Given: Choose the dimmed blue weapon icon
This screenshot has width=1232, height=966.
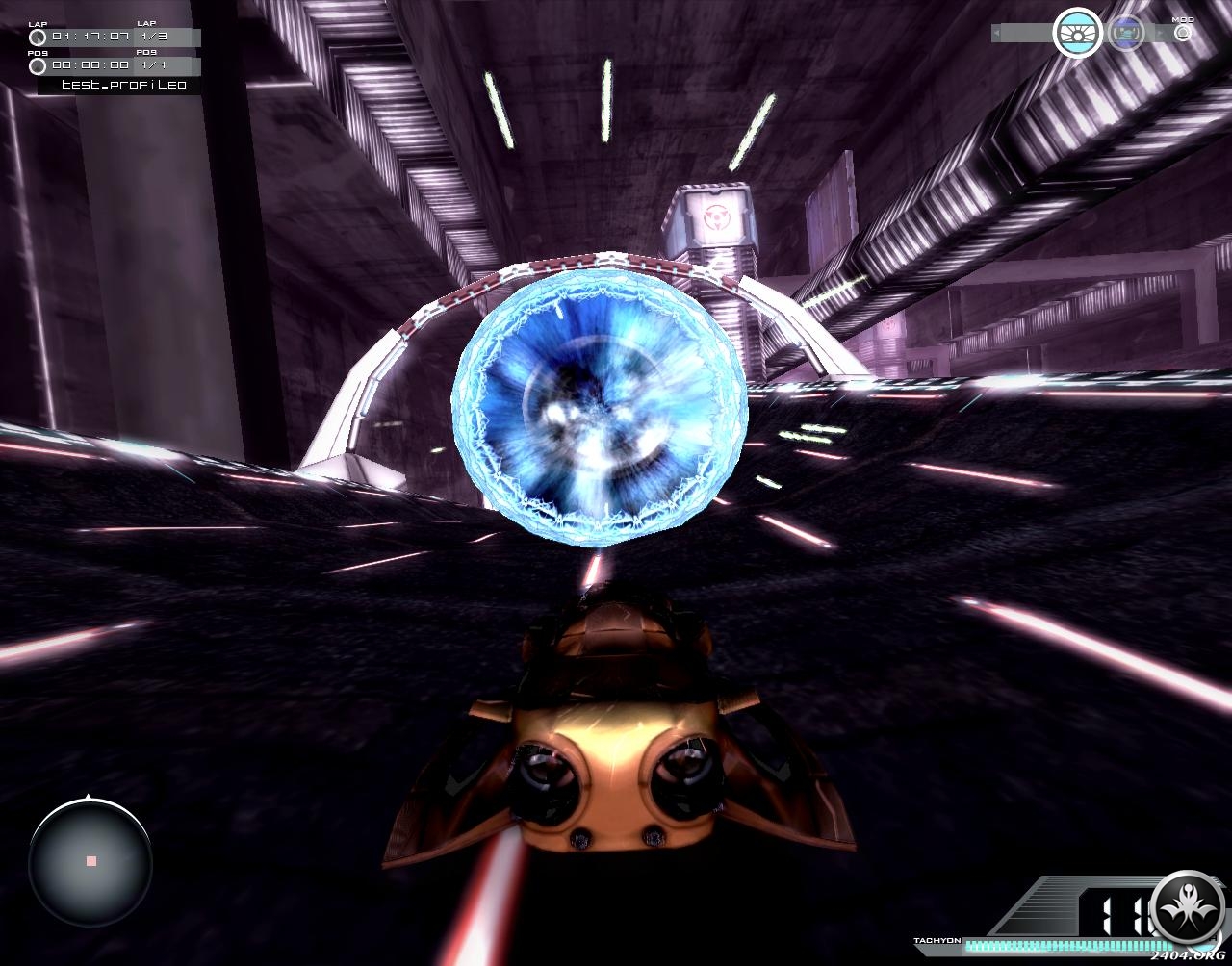Looking at the screenshot, I should [1124, 33].
